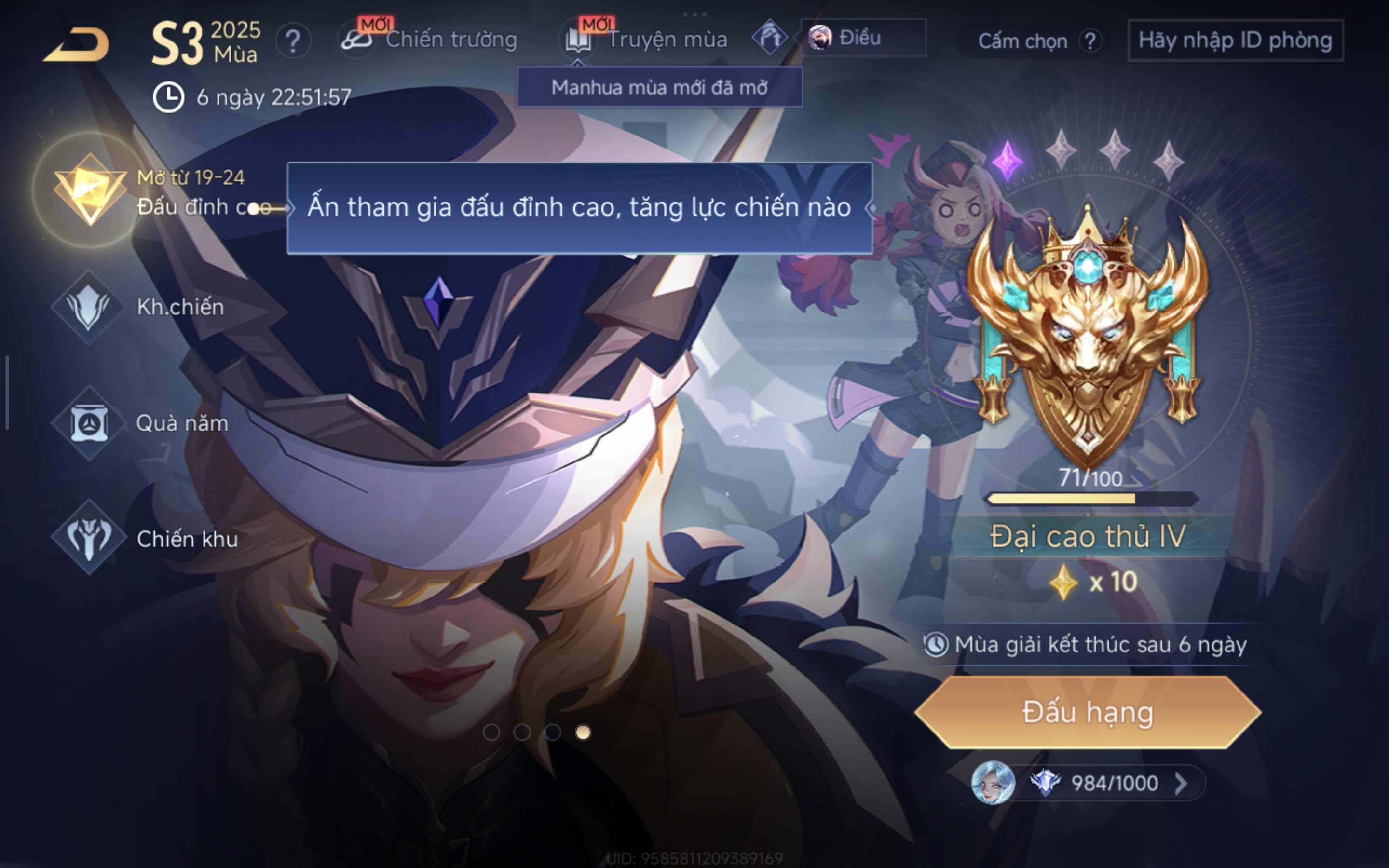Show the first banner page dot
Image resolution: width=1389 pixels, height=868 pixels.
[x=491, y=732]
